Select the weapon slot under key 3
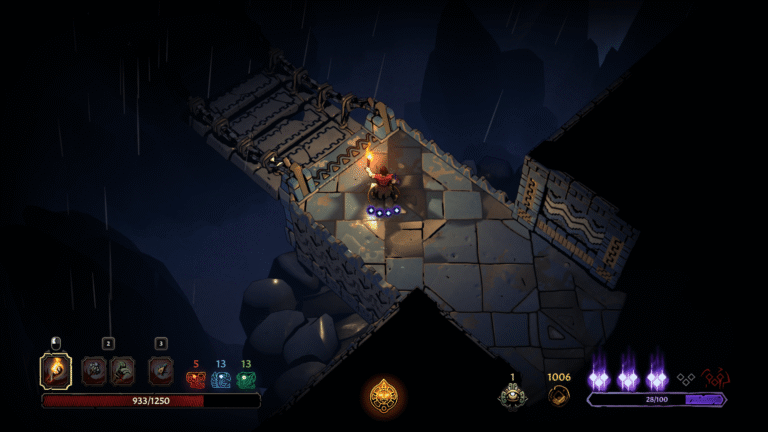 161,371
